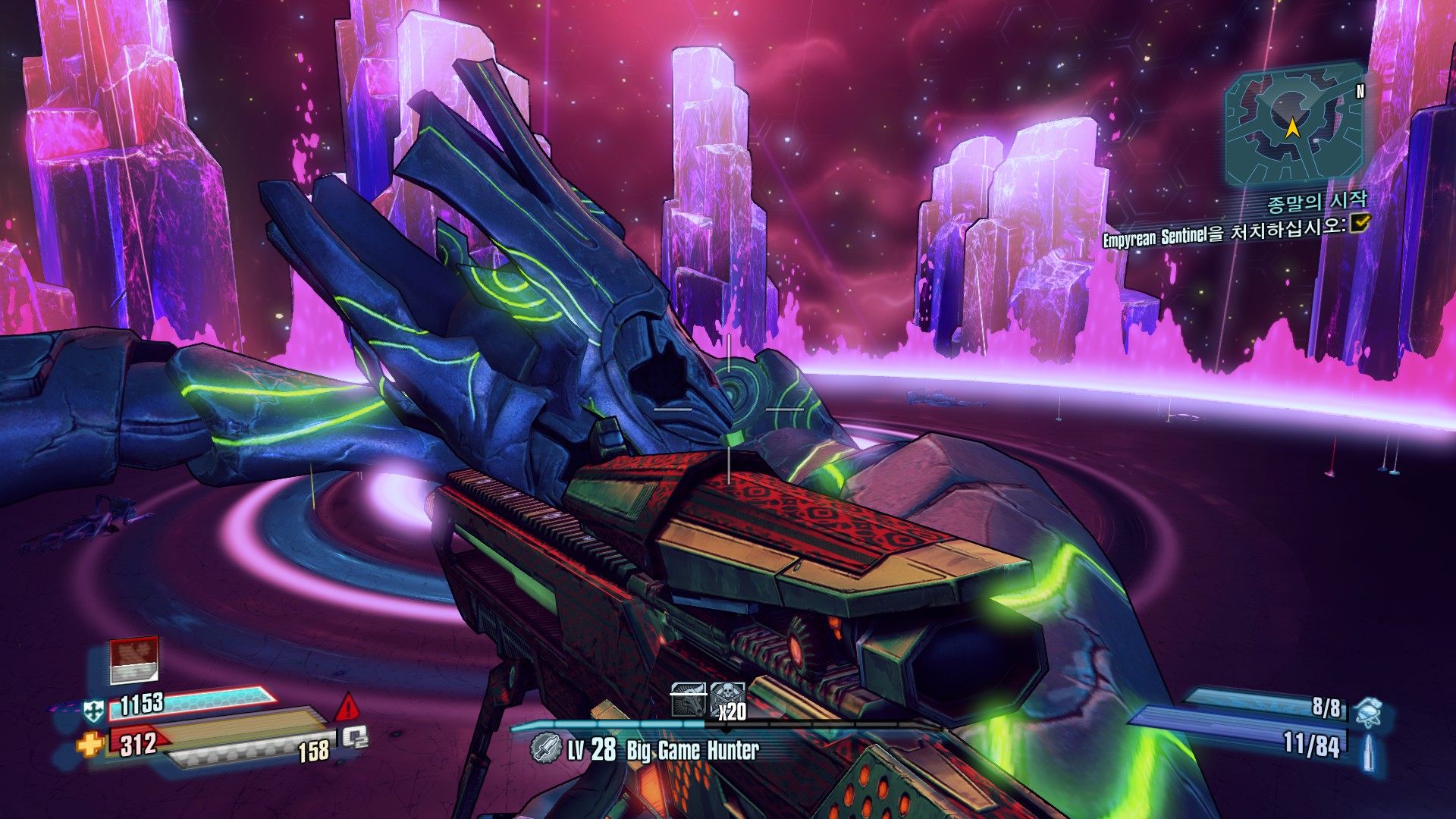
Task: Click the O2 oxygen tank icon
Action: click(354, 736)
